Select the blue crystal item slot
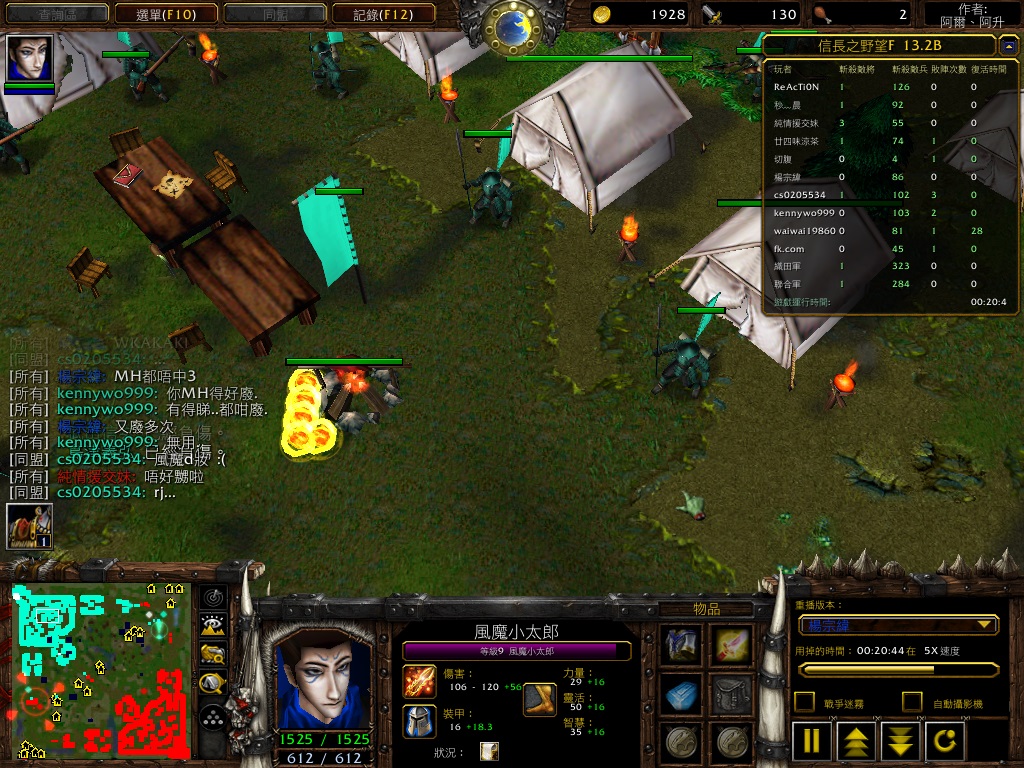 click(x=682, y=693)
